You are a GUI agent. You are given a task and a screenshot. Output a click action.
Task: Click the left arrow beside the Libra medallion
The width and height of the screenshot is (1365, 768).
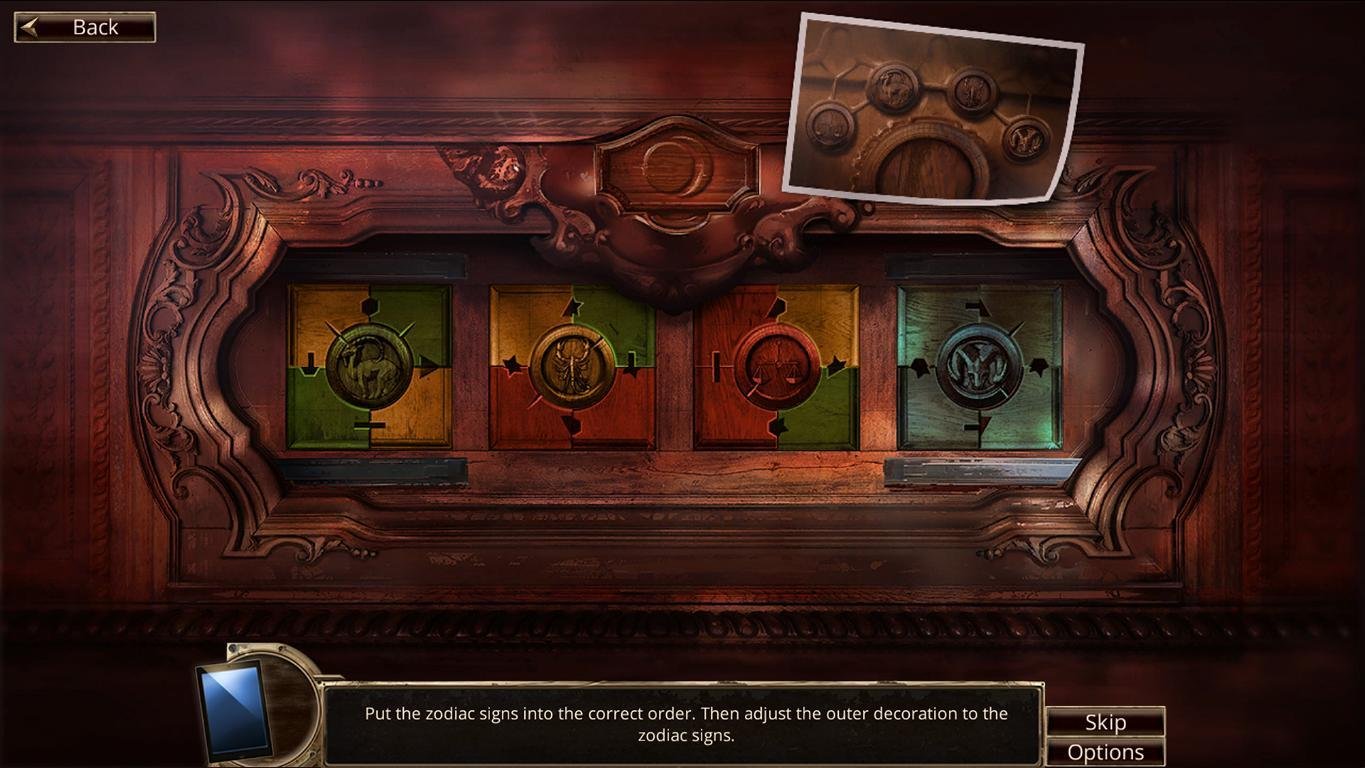click(716, 368)
